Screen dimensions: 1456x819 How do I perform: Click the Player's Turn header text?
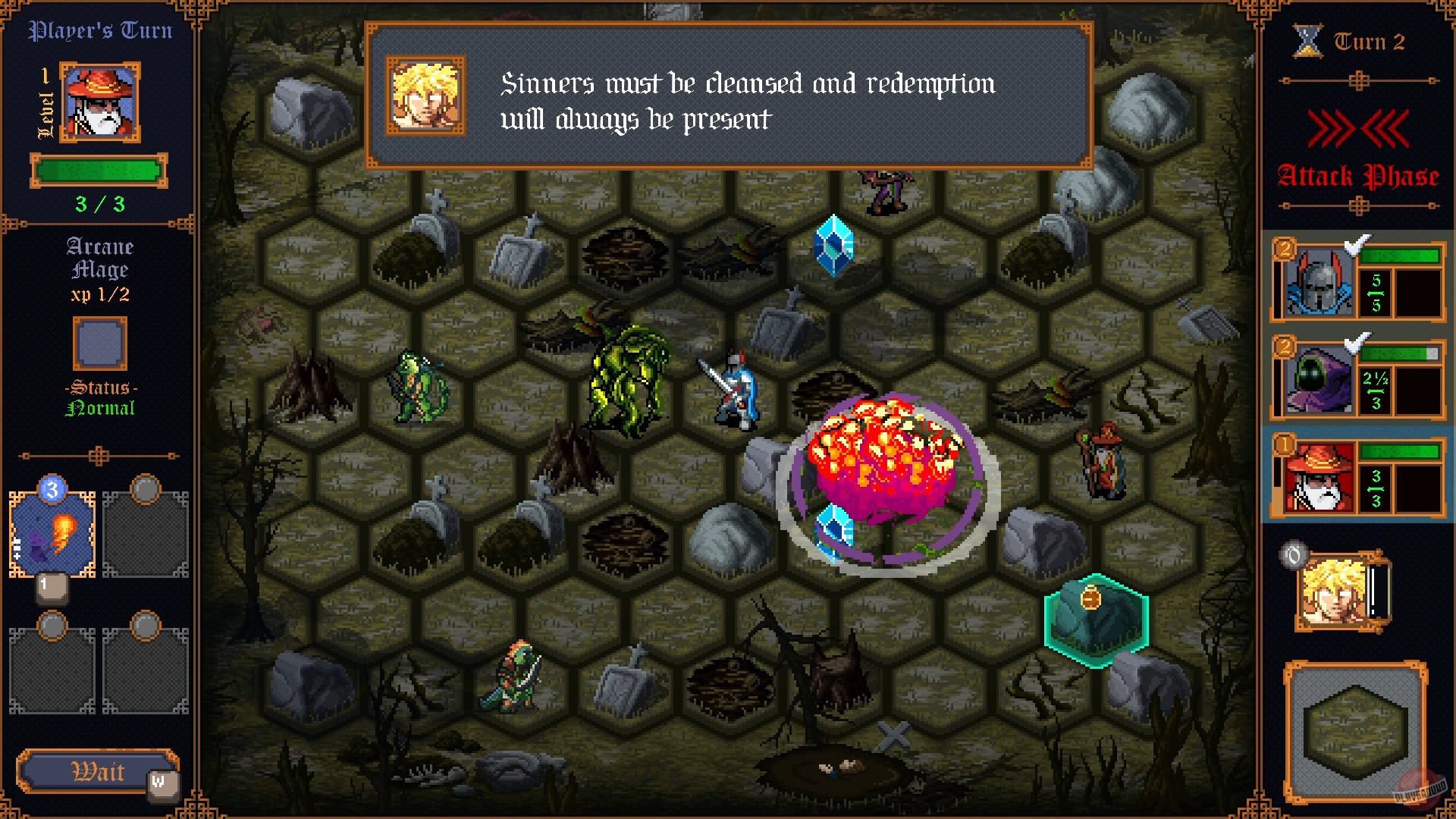(x=100, y=30)
